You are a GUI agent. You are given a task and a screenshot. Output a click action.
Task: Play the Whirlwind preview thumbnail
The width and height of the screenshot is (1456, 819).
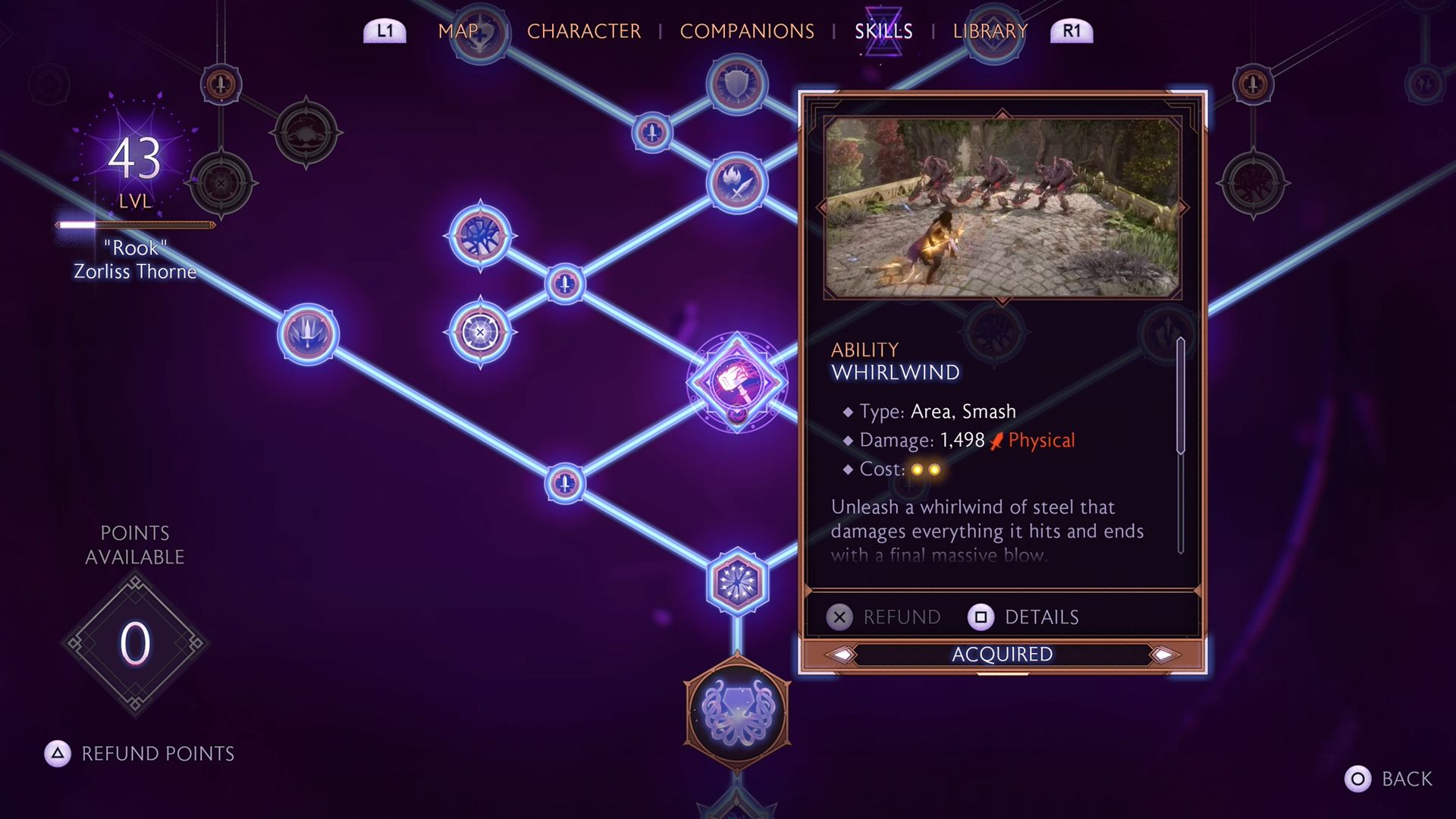tap(1002, 207)
